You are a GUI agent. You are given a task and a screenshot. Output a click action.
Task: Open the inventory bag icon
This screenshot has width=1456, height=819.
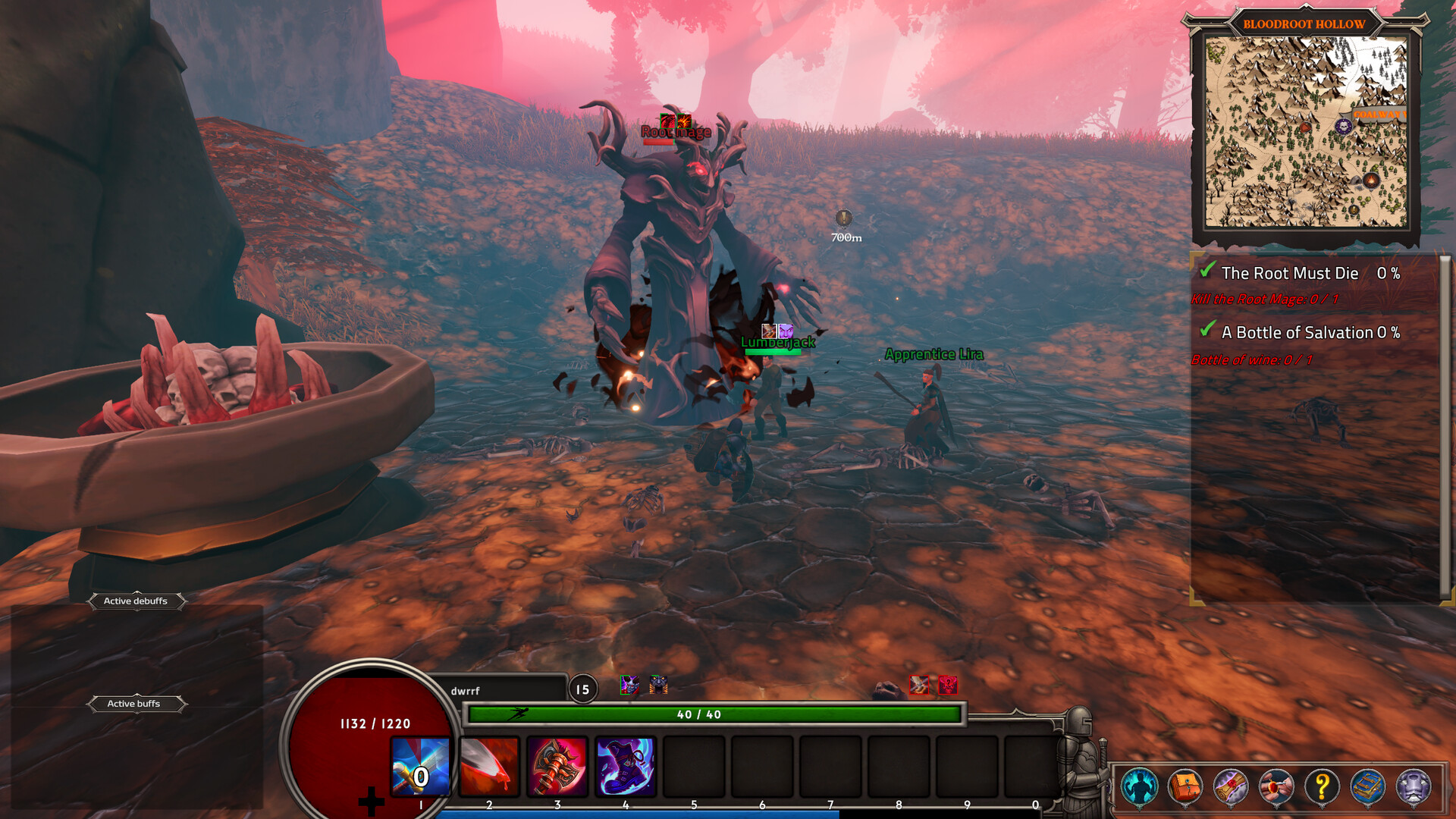(x=1185, y=786)
